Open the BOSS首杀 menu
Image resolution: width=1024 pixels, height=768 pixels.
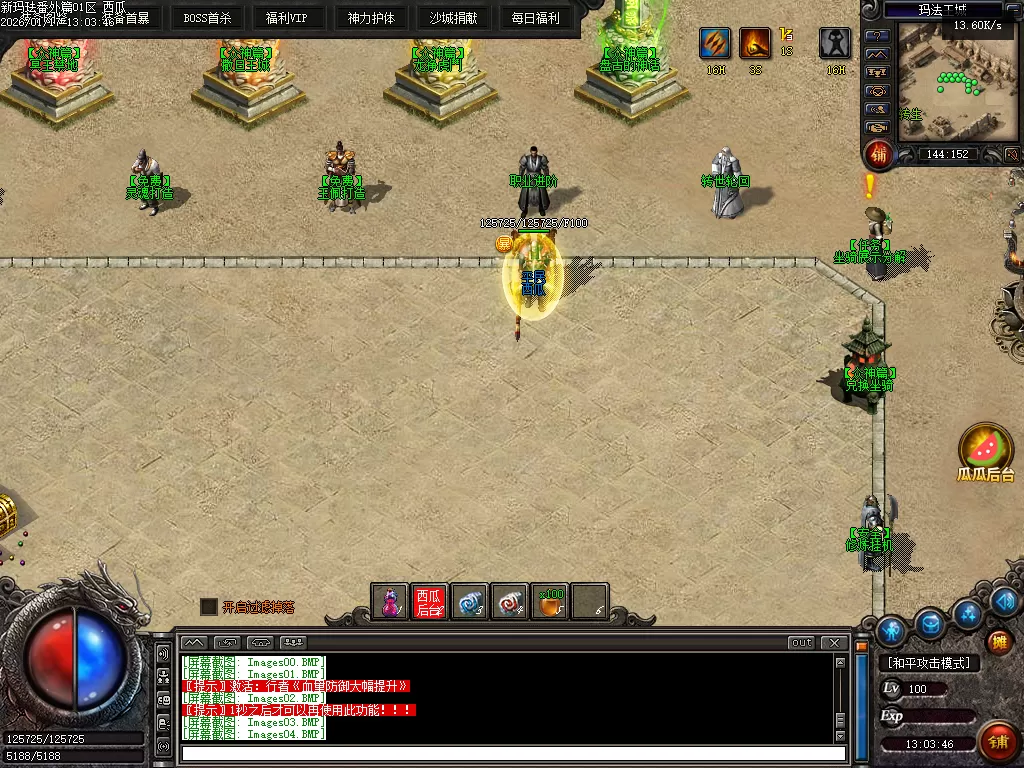[207, 18]
